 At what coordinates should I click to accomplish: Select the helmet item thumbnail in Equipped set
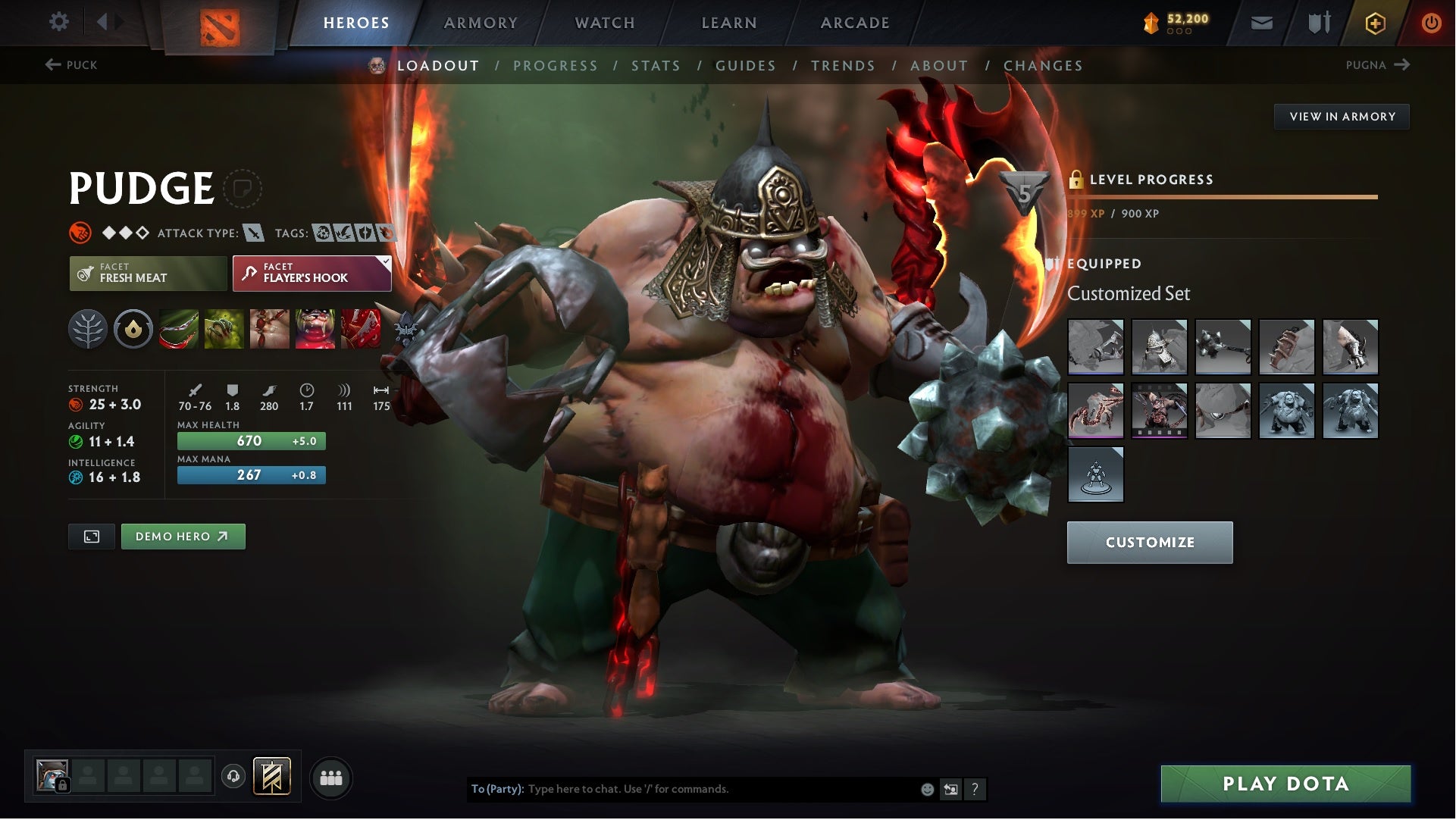click(x=1160, y=346)
